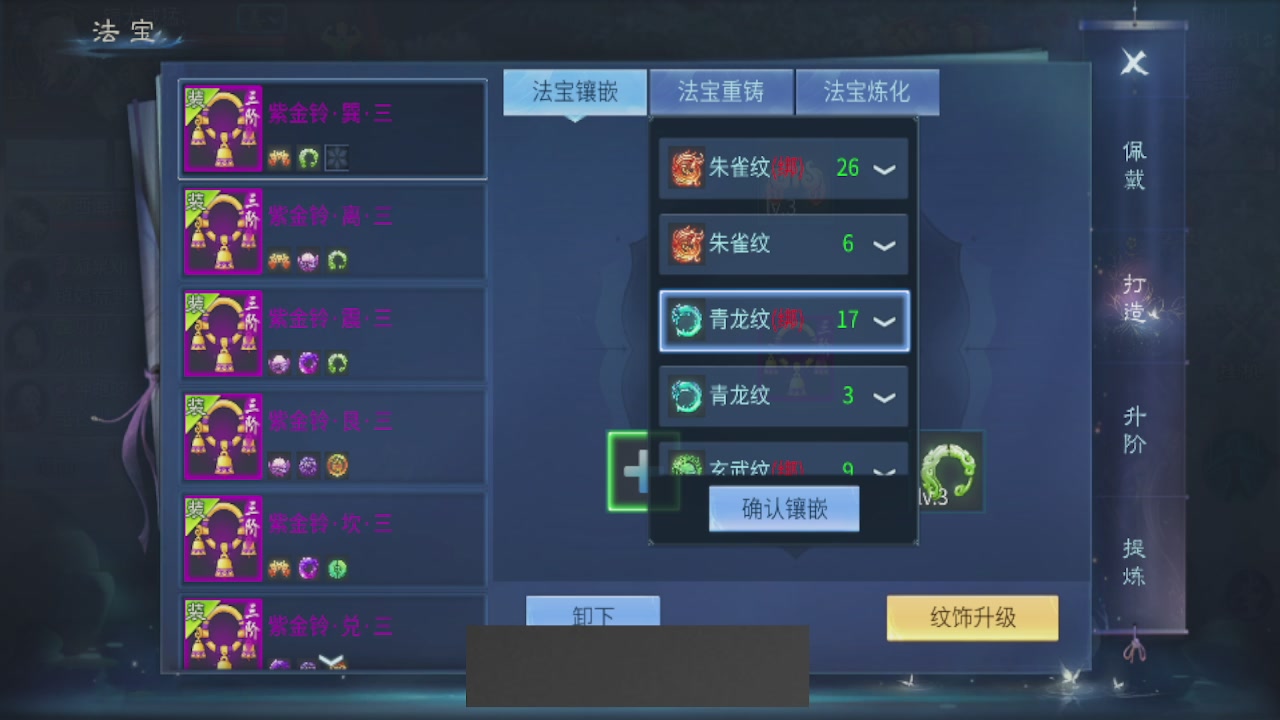Image resolution: width=1280 pixels, height=720 pixels.
Task: Open the 提炼 sidebar menu
Action: (x=1132, y=564)
